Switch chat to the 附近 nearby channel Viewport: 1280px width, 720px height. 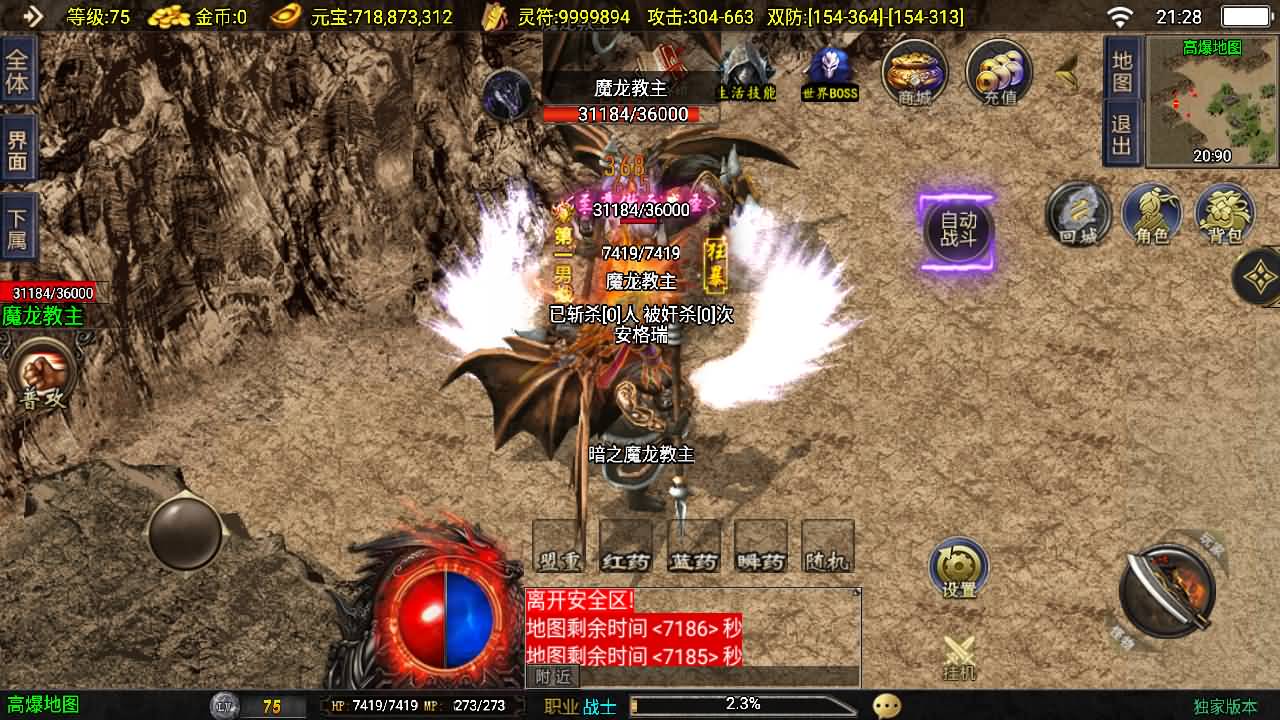click(x=552, y=677)
